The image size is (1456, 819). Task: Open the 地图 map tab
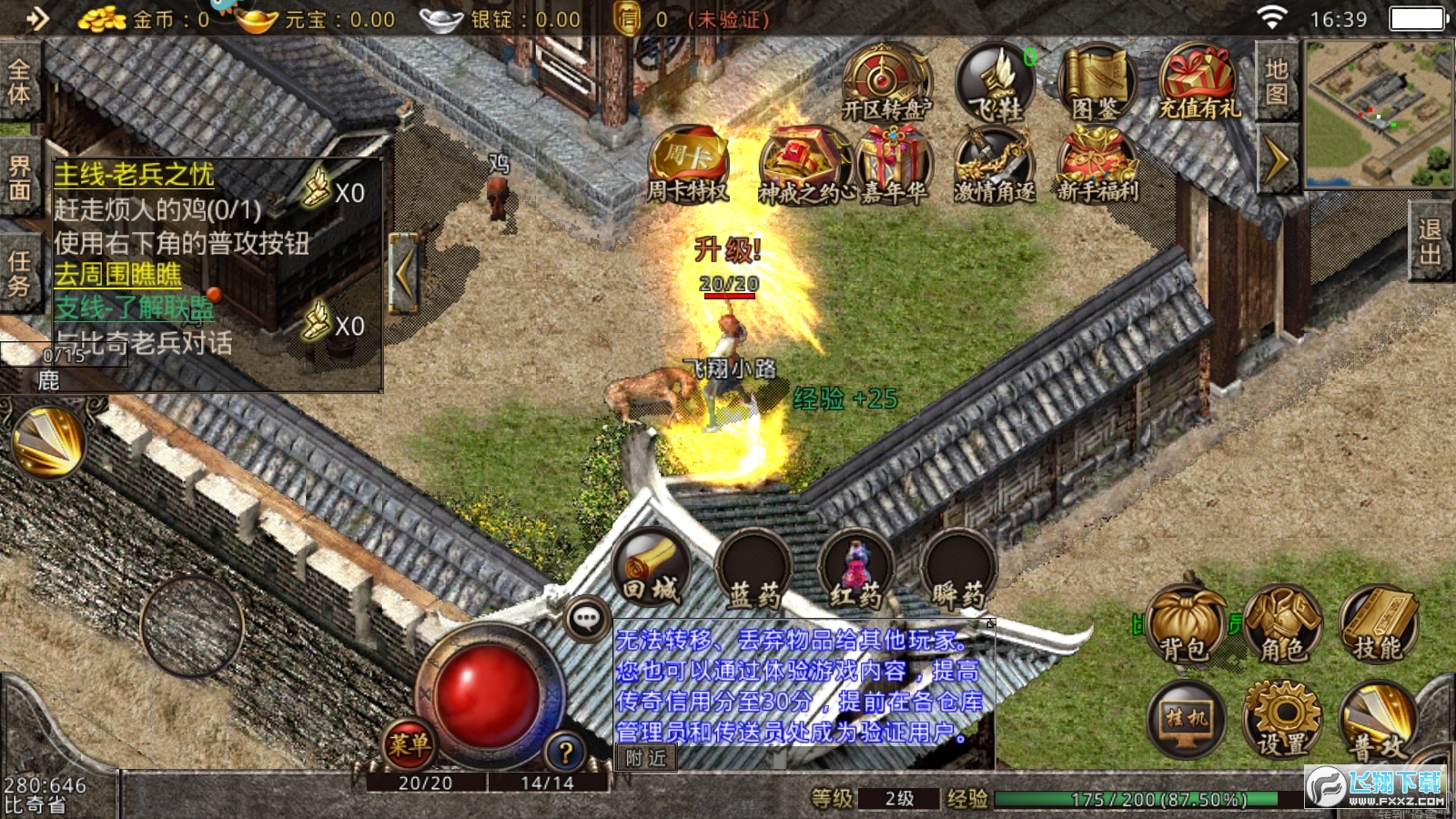(x=1276, y=82)
